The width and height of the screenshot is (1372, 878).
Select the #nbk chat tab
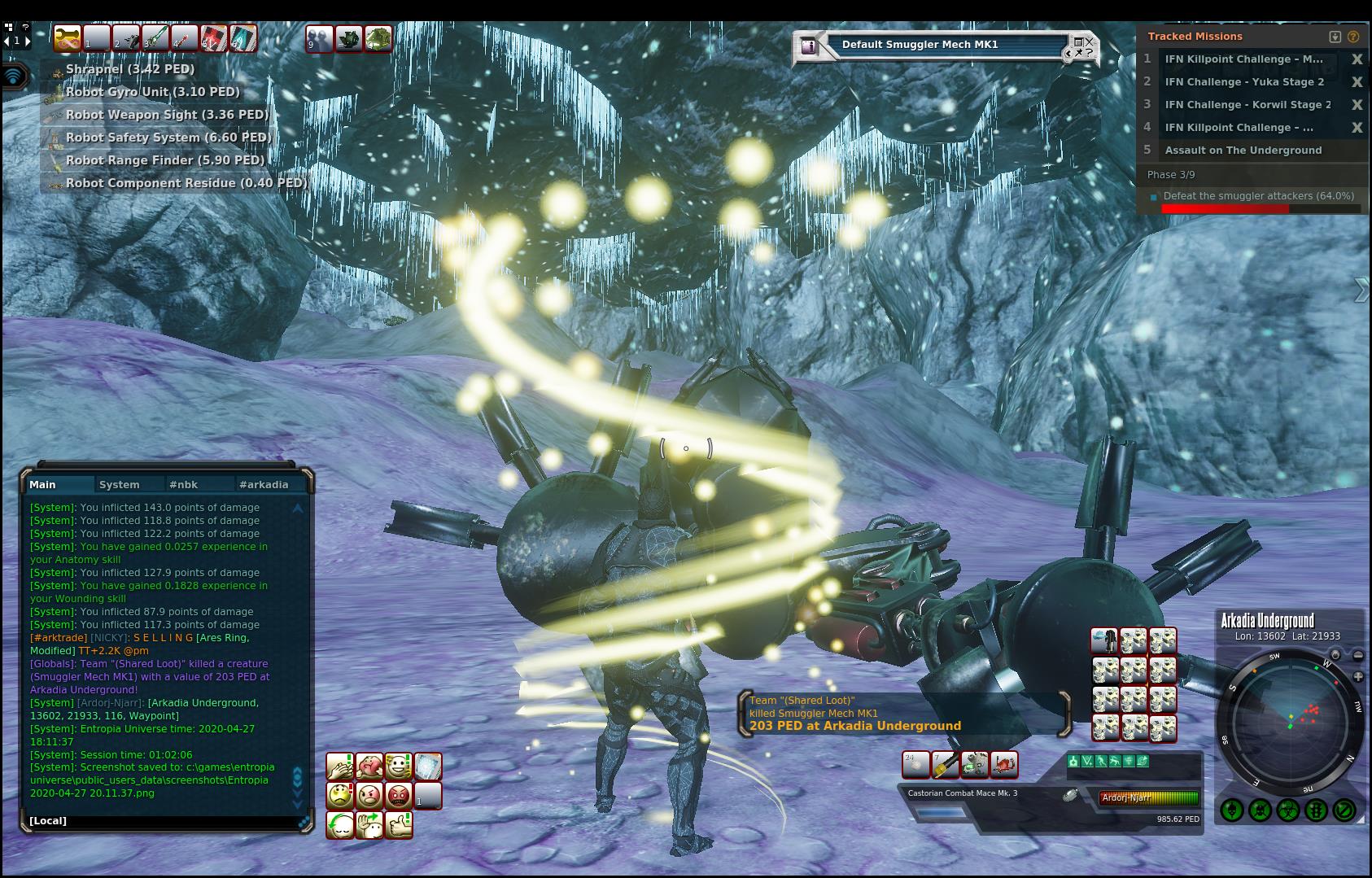coord(183,484)
